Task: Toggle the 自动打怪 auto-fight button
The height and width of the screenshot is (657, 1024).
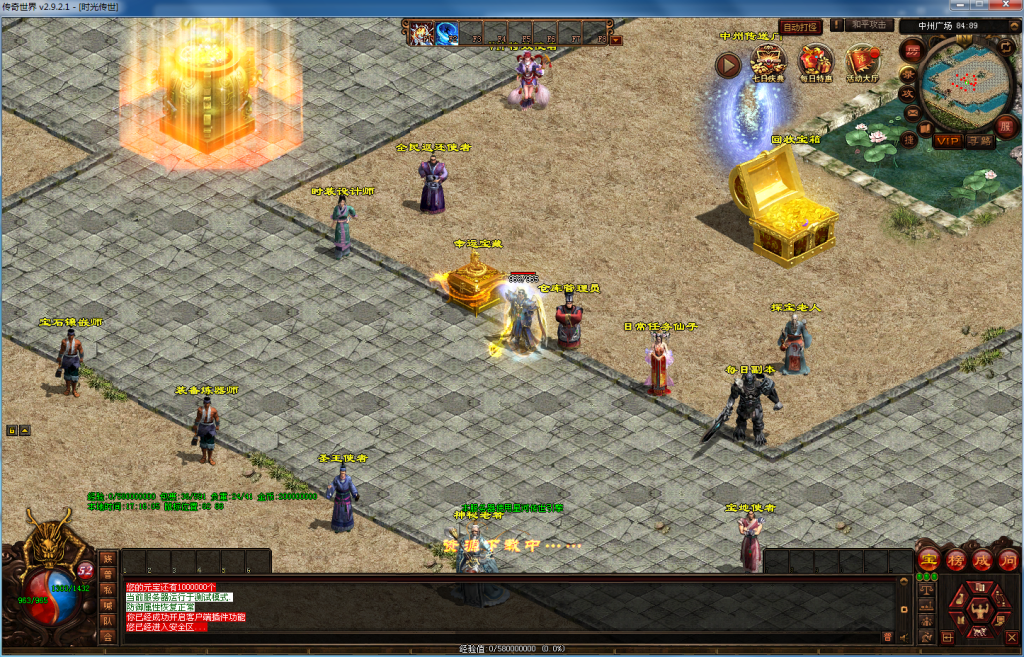Action: [801, 27]
